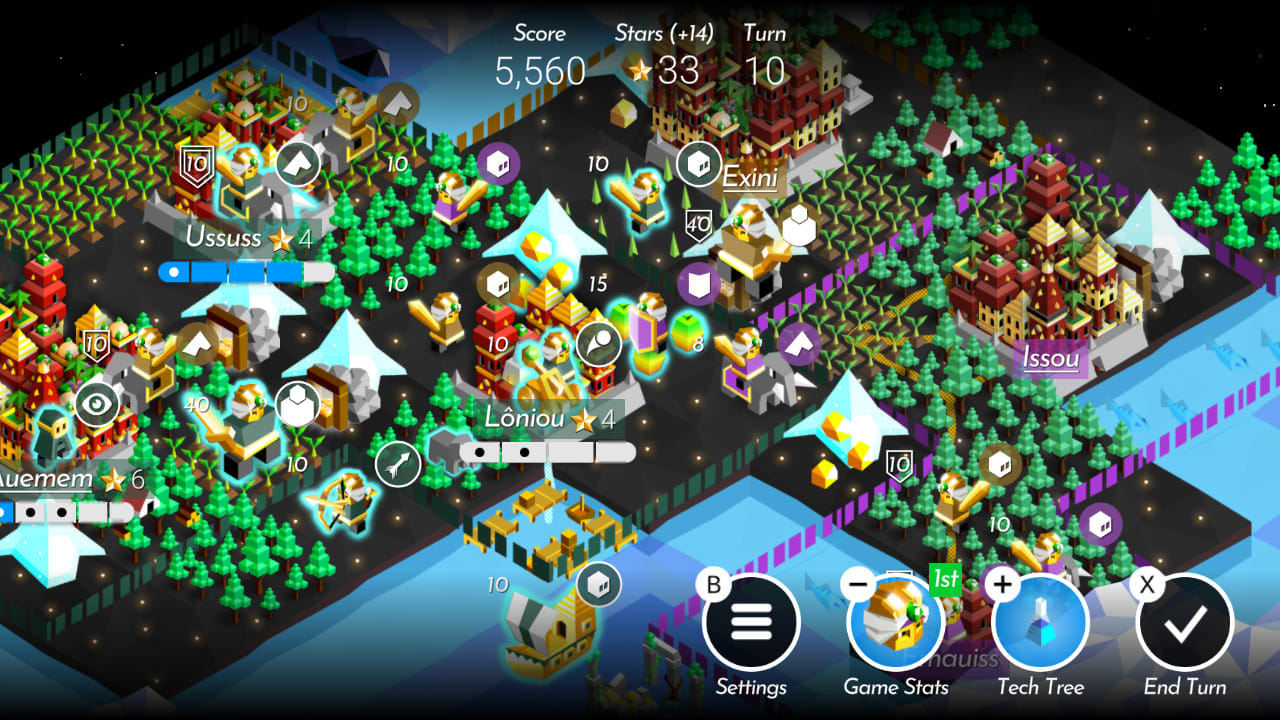
Task: Select the city name Issou
Action: (x=1051, y=359)
